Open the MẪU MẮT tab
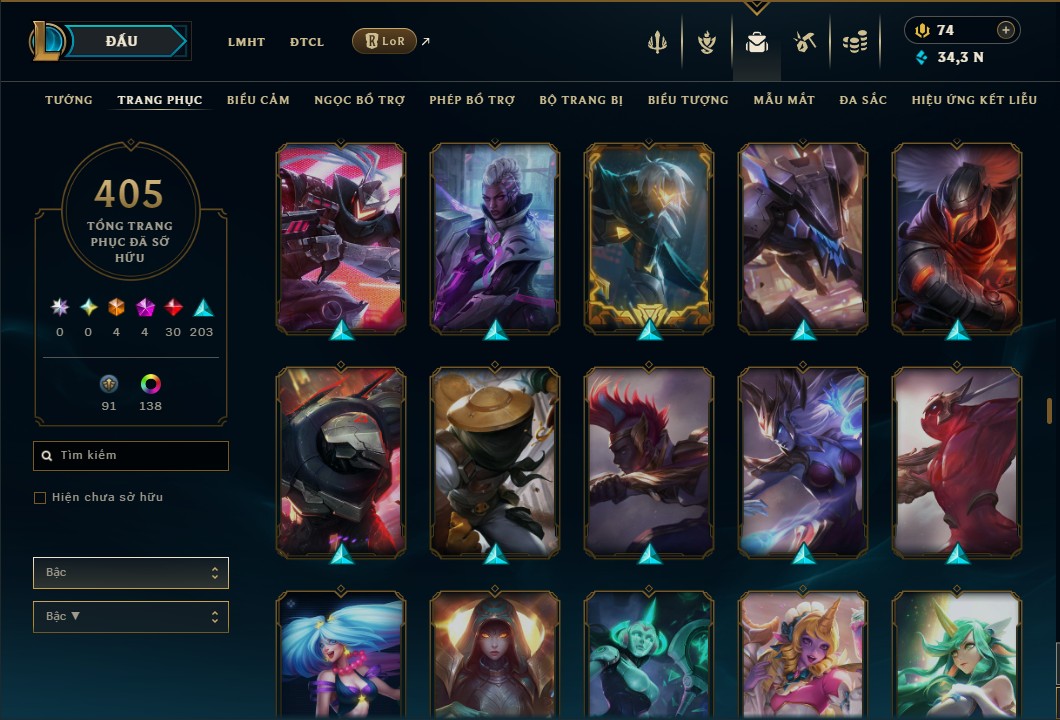The image size is (1060, 720). point(784,100)
